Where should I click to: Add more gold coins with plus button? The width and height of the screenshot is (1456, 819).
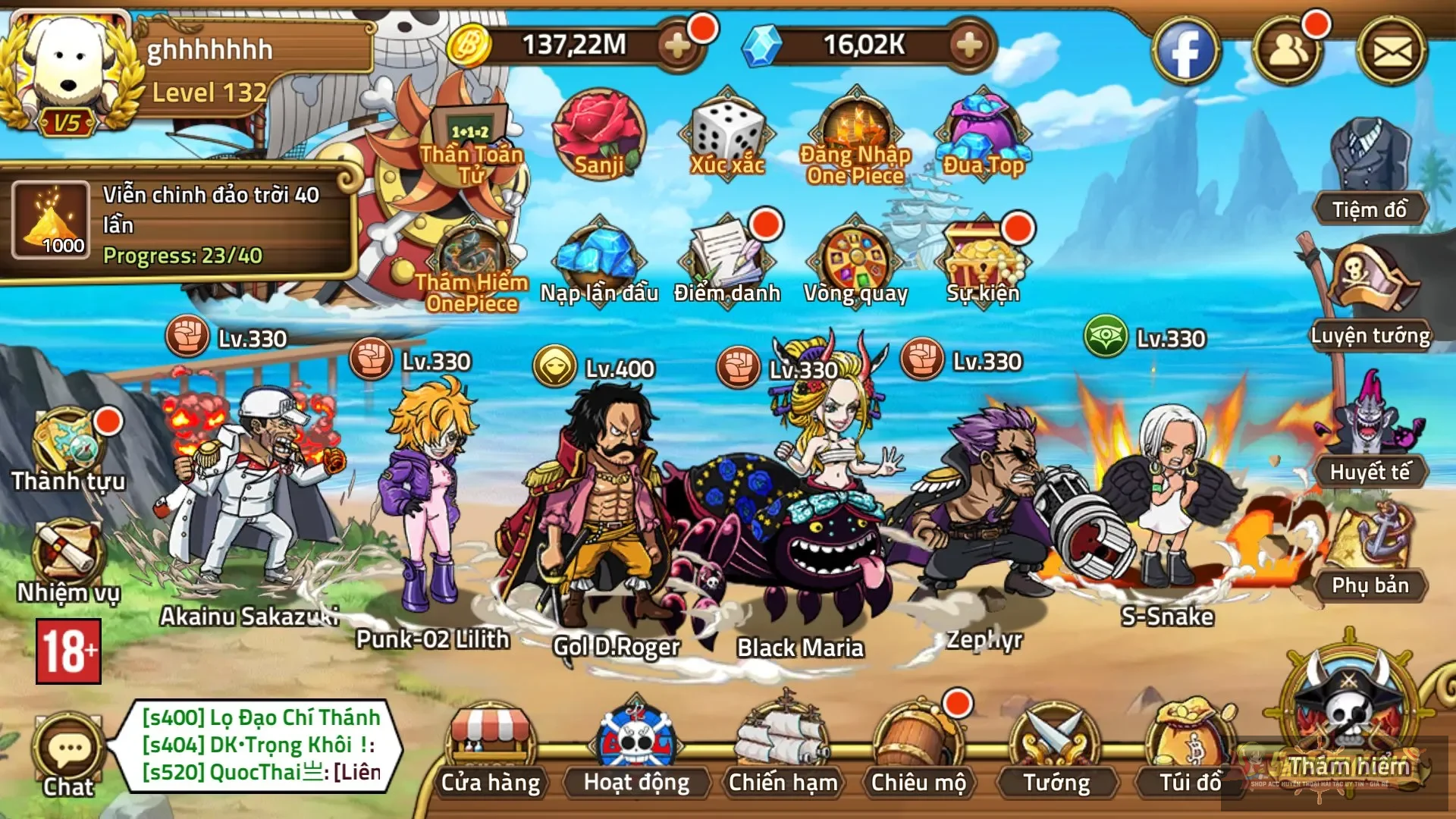tap(676, 45)
